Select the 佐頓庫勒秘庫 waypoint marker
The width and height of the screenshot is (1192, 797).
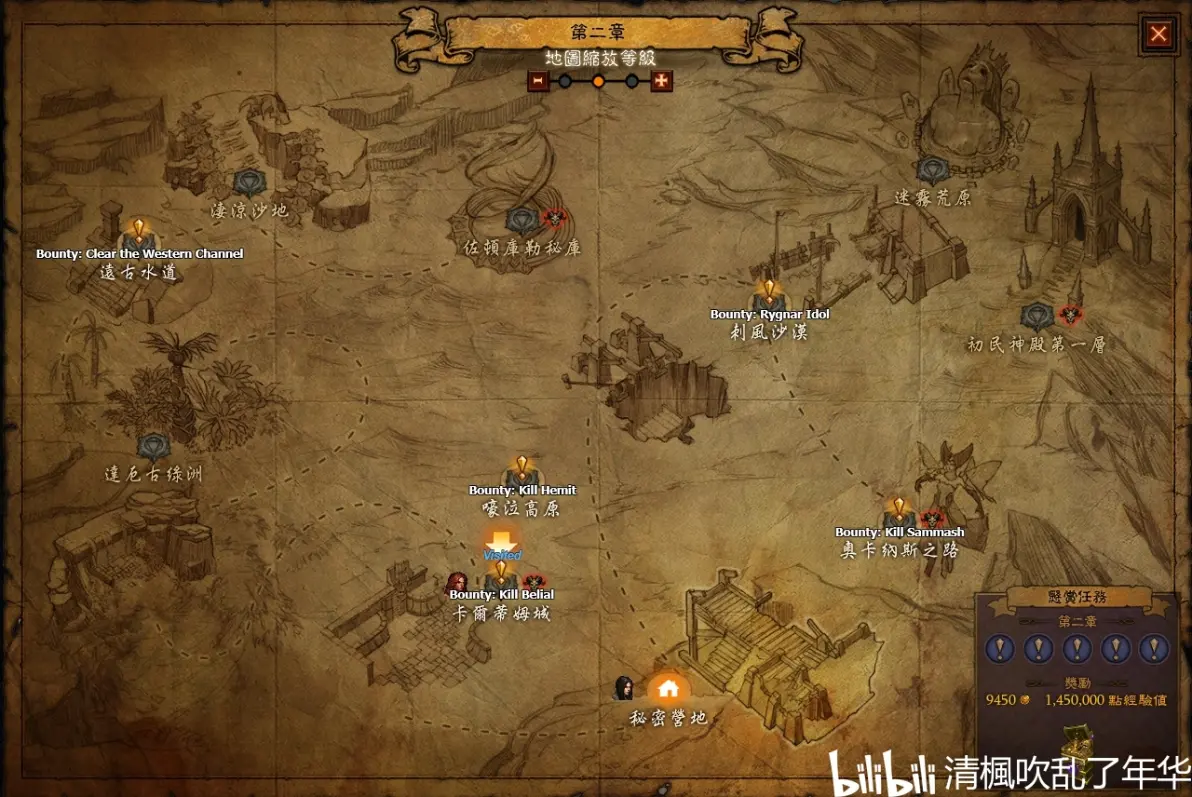click(522, 220)
